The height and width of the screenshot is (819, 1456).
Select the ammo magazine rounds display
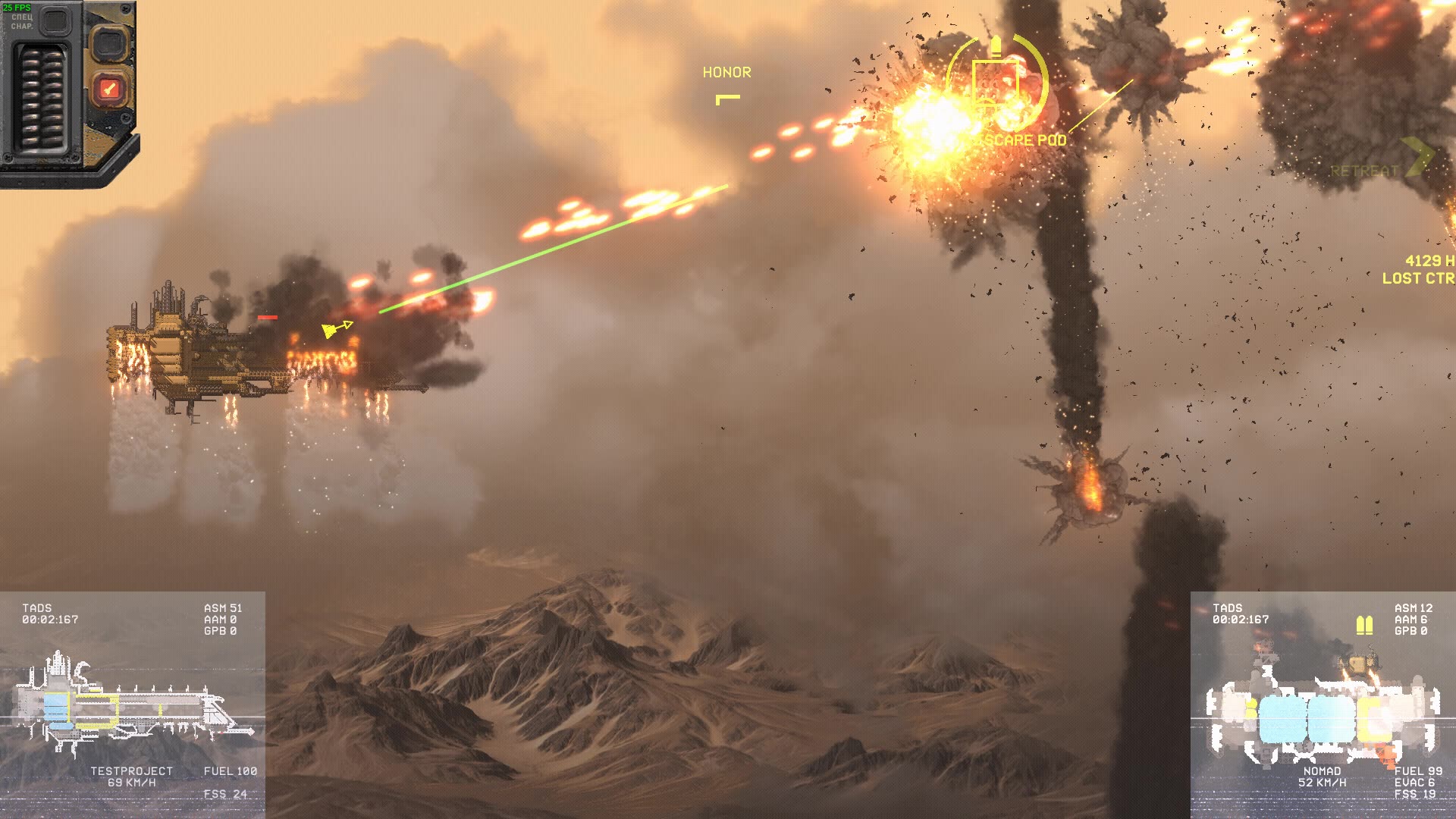pos(42,97)
